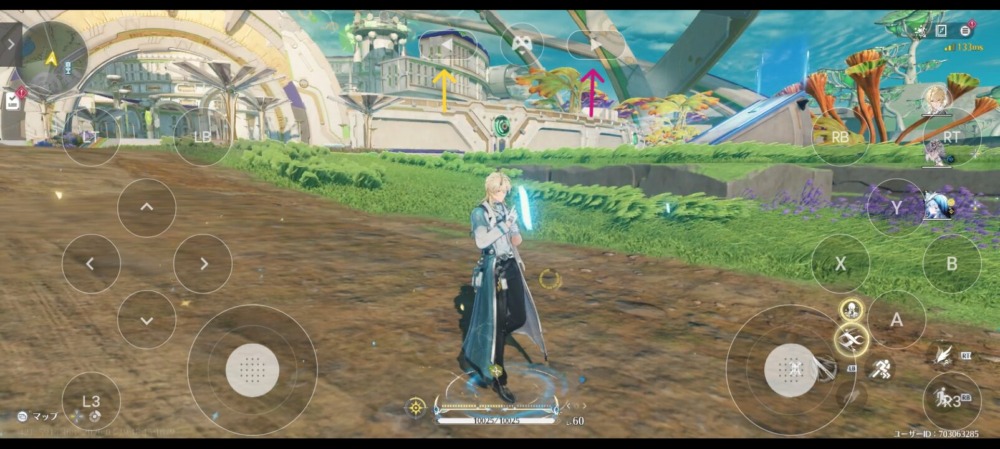Tap the LB virtual shoulder button
The image size is (1000, 449).
coord(202,136)
